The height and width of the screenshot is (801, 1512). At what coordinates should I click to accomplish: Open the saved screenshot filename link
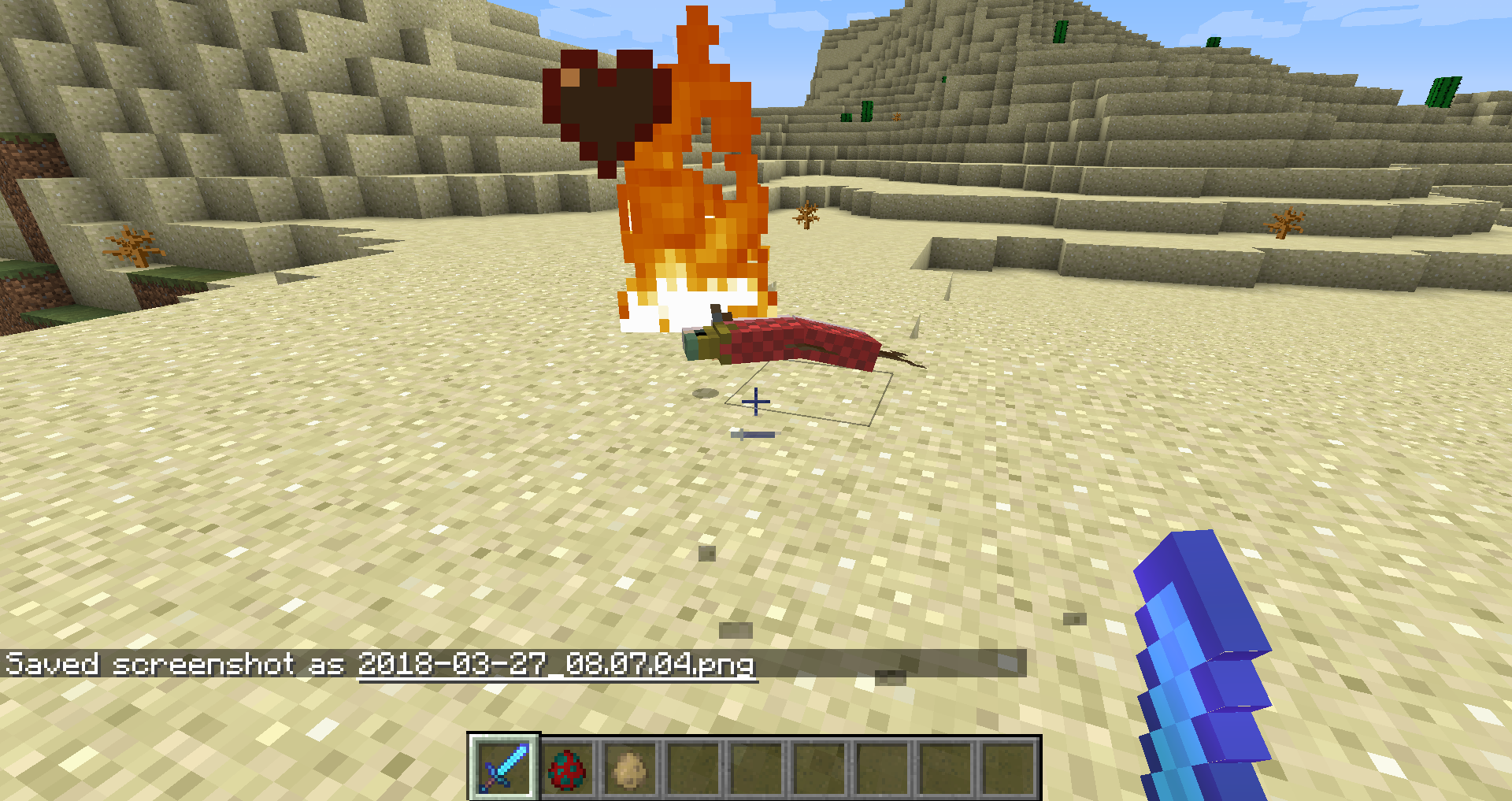556,664
